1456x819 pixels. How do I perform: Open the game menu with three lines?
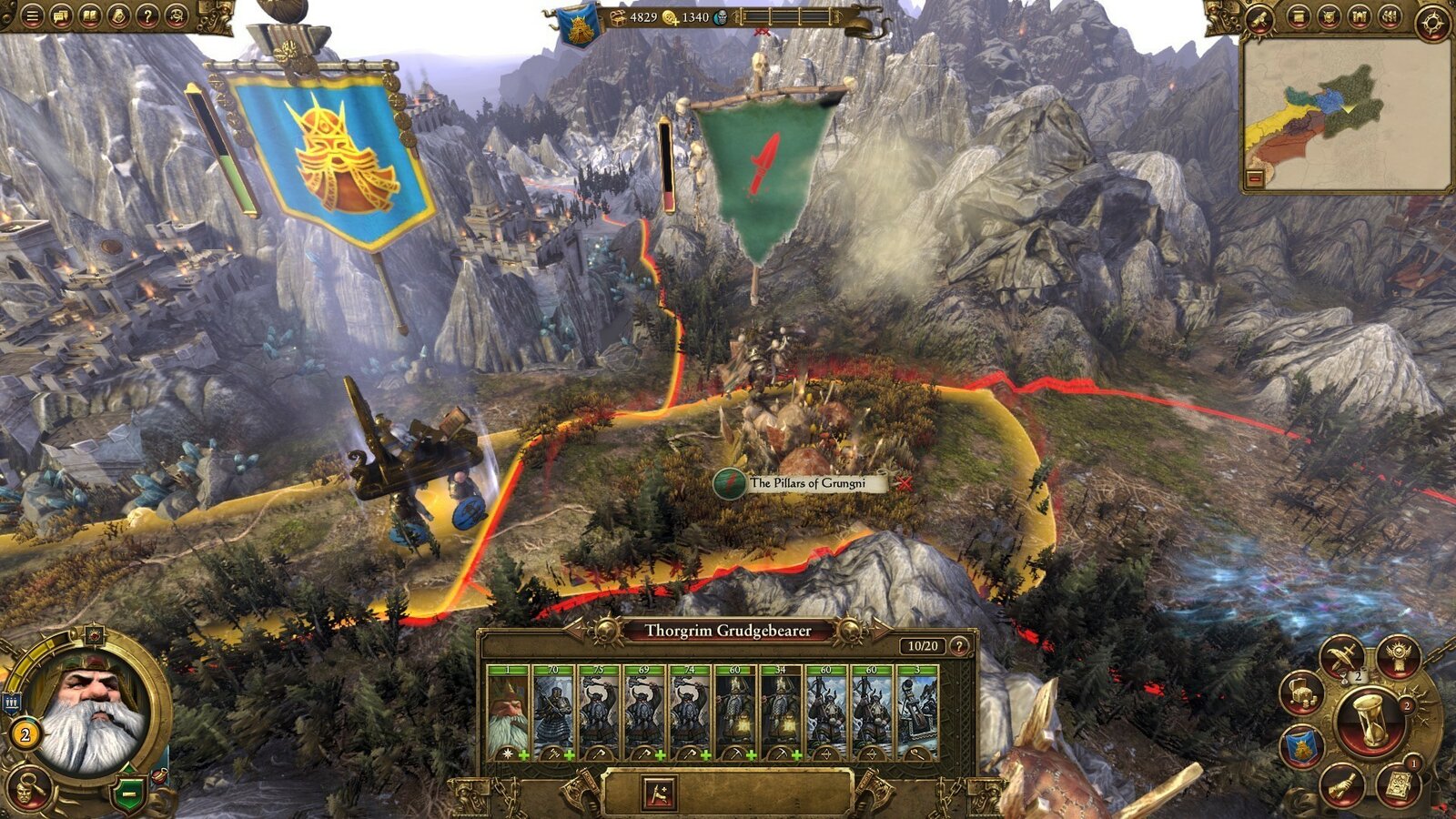tap(32, 15)
